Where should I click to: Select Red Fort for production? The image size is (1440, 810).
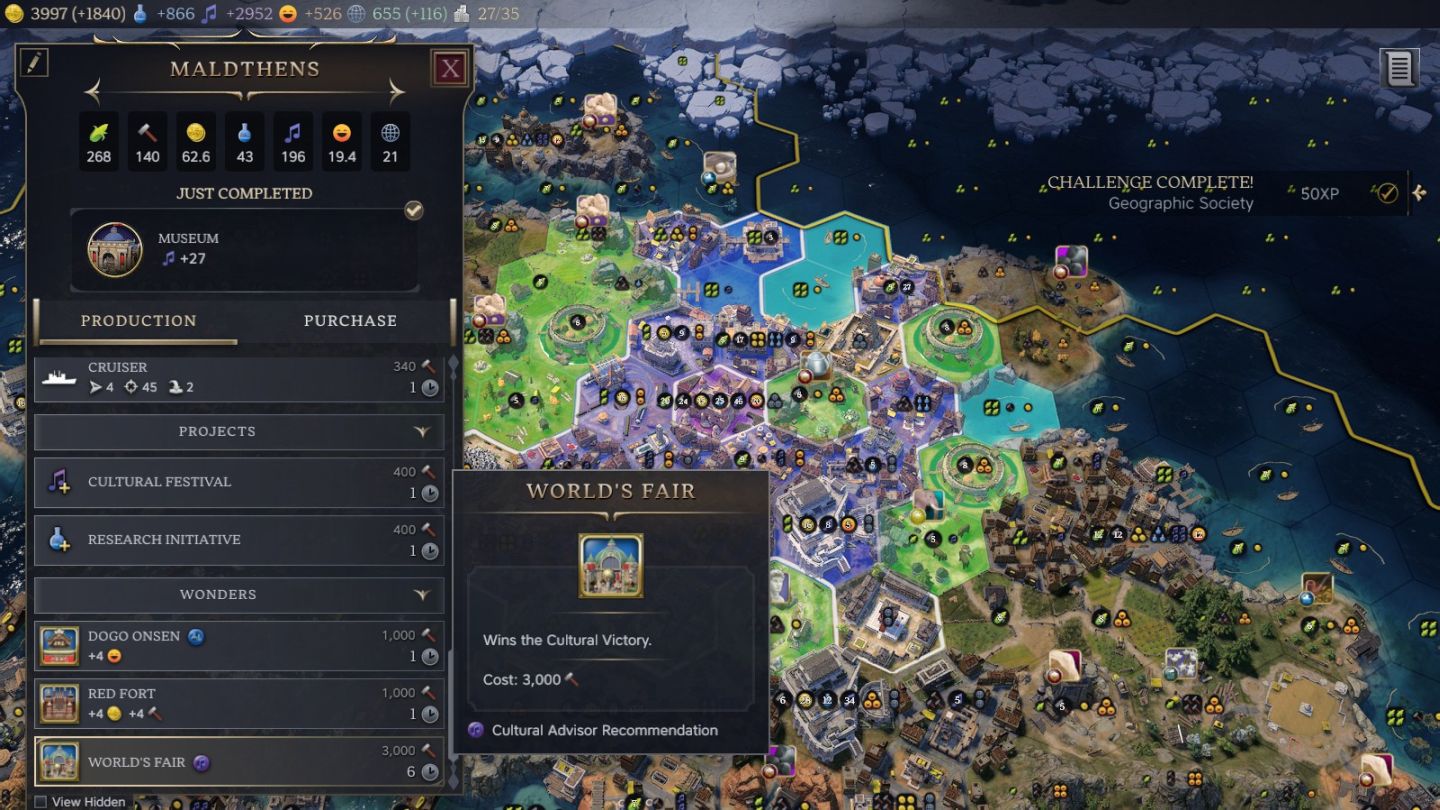239,703
